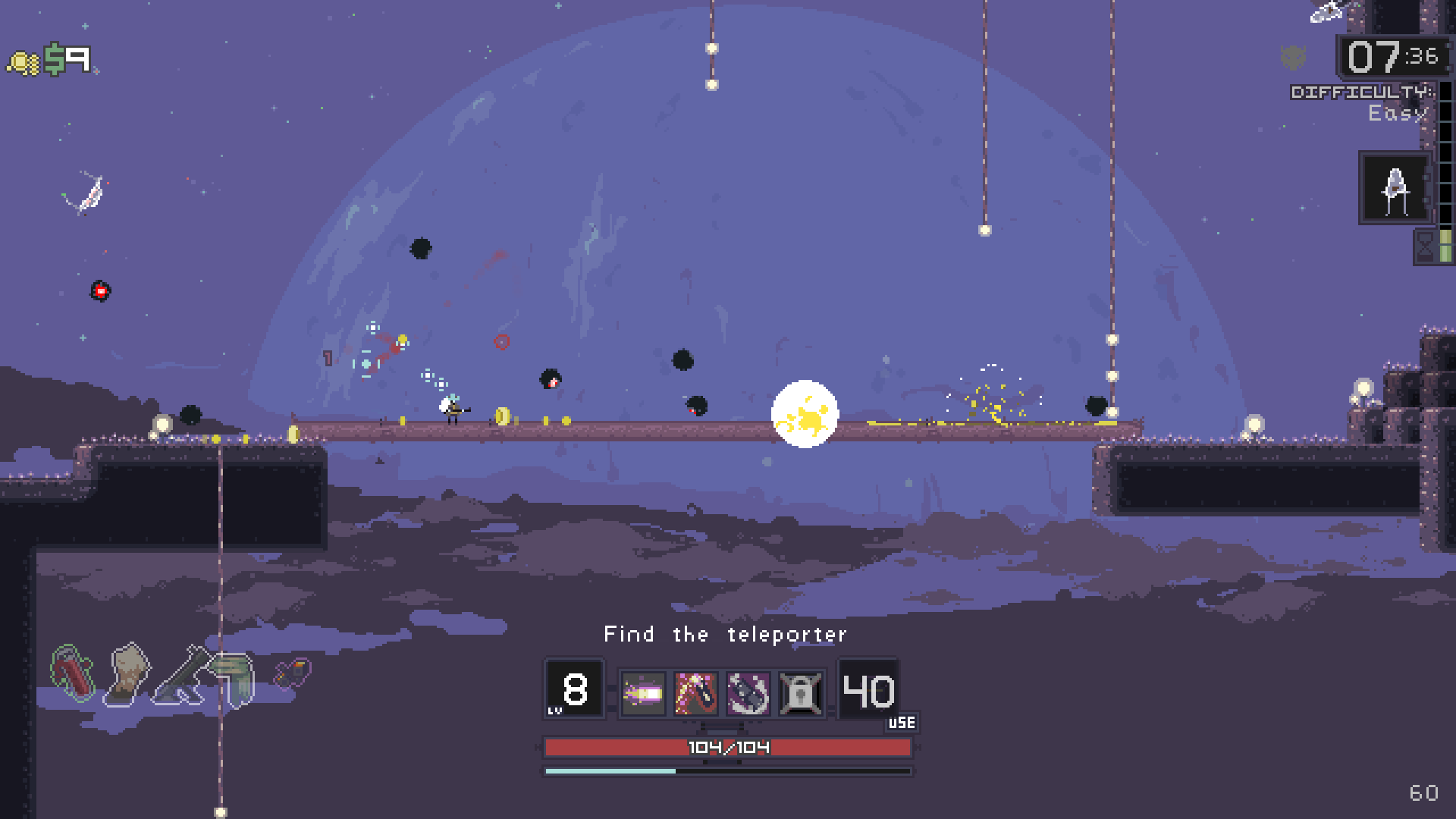The width and height of the screenshot is (1456, 819).
Task: Click the gold coin money icon
Action: (x=24, y=62)
